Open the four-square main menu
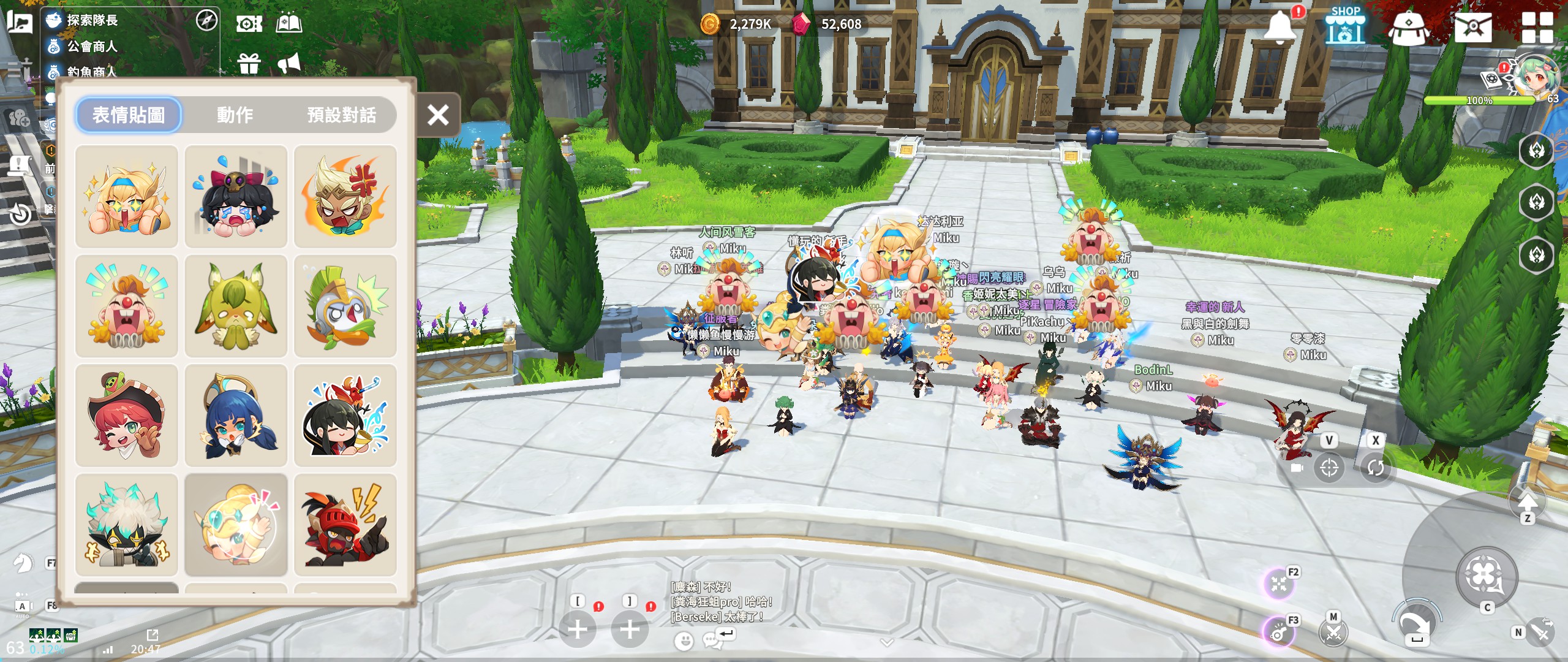 click(x=1537, y=27)
